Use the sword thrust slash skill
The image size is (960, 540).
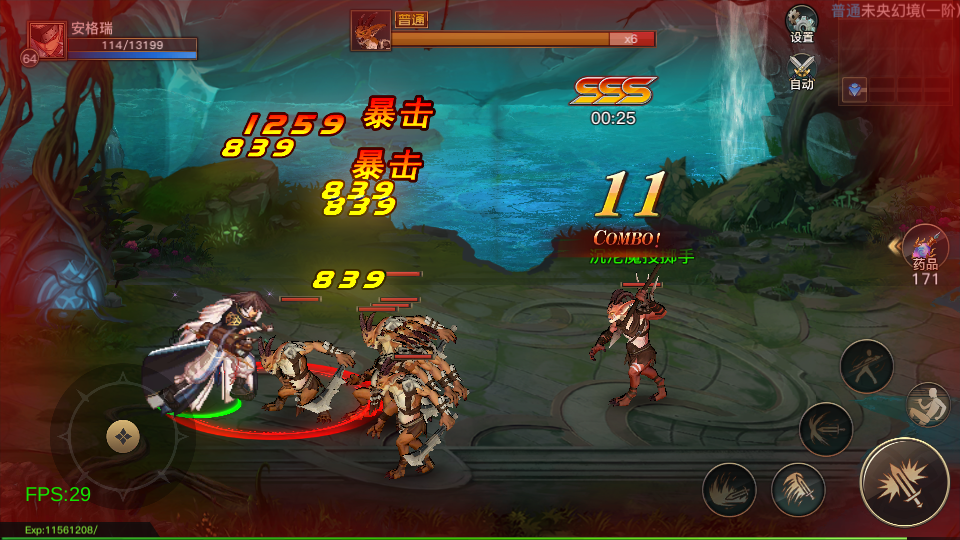pos(826,428)
